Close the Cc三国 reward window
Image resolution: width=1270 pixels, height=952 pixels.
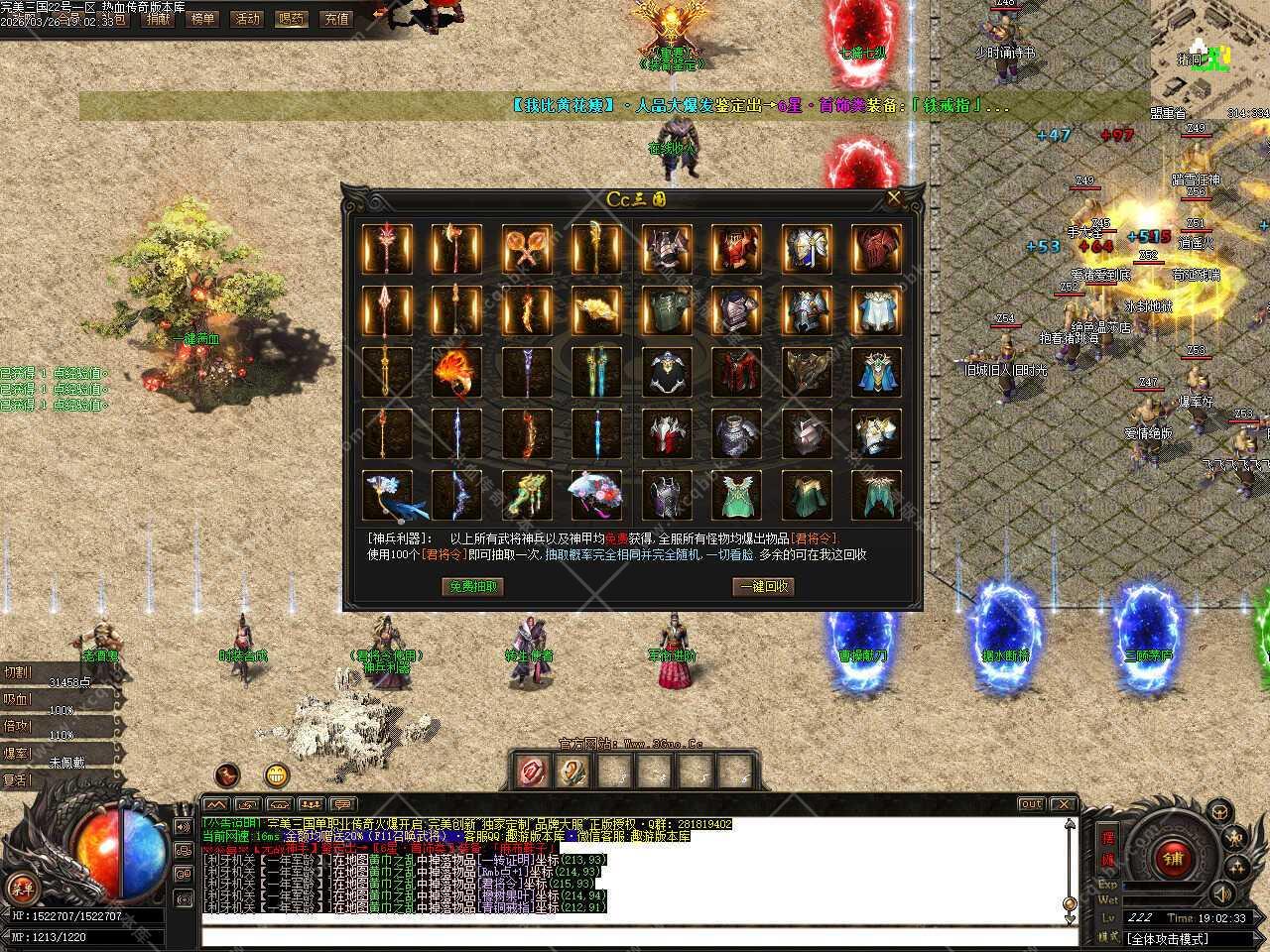[894, 198]
